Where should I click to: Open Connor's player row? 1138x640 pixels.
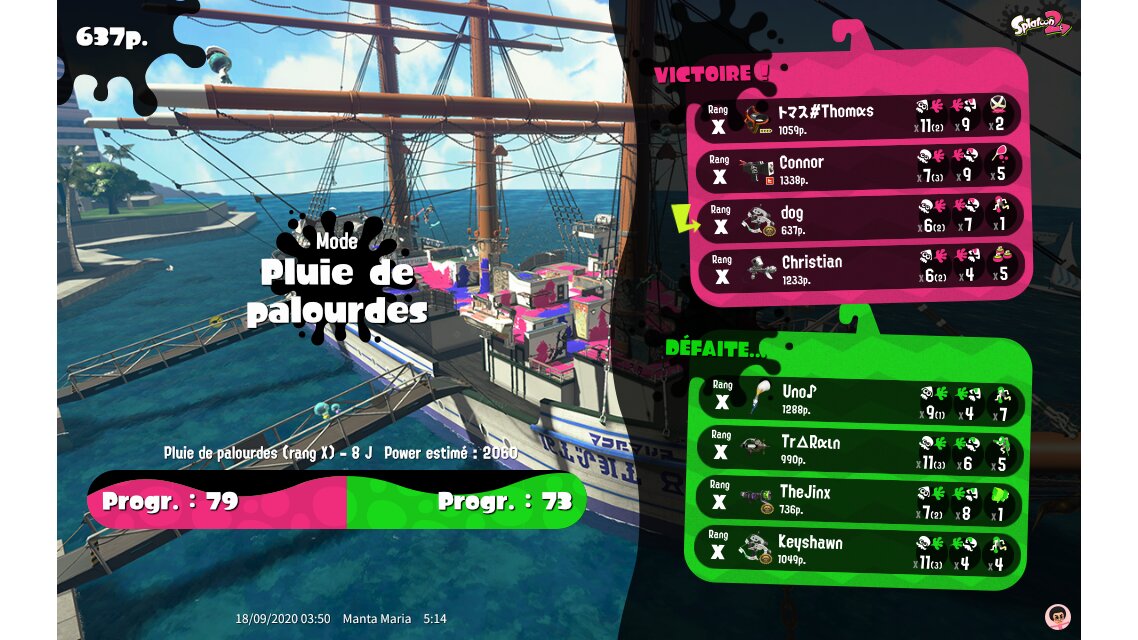tap(860, 168)
